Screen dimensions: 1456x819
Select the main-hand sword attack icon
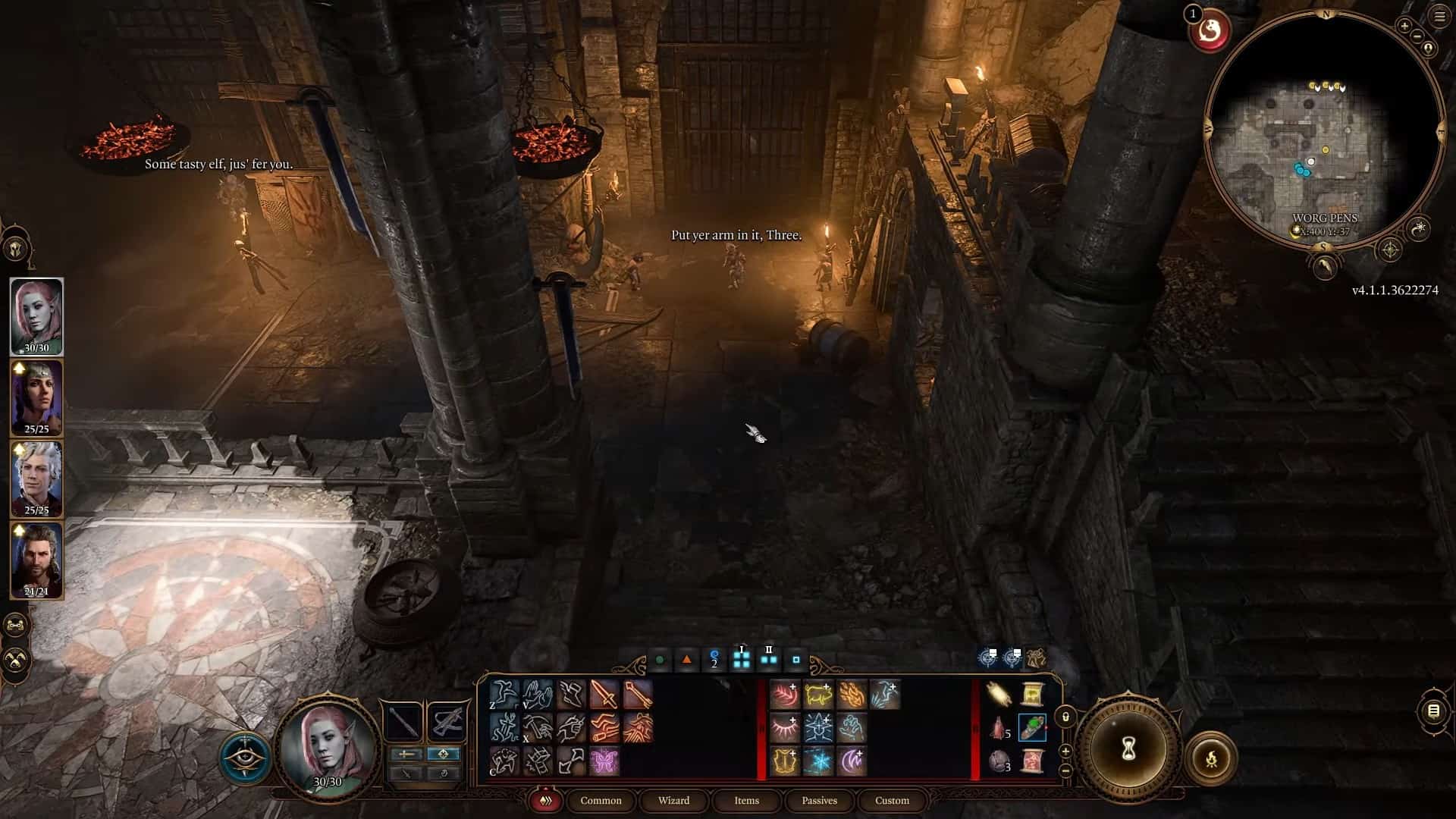pos(603,695)
